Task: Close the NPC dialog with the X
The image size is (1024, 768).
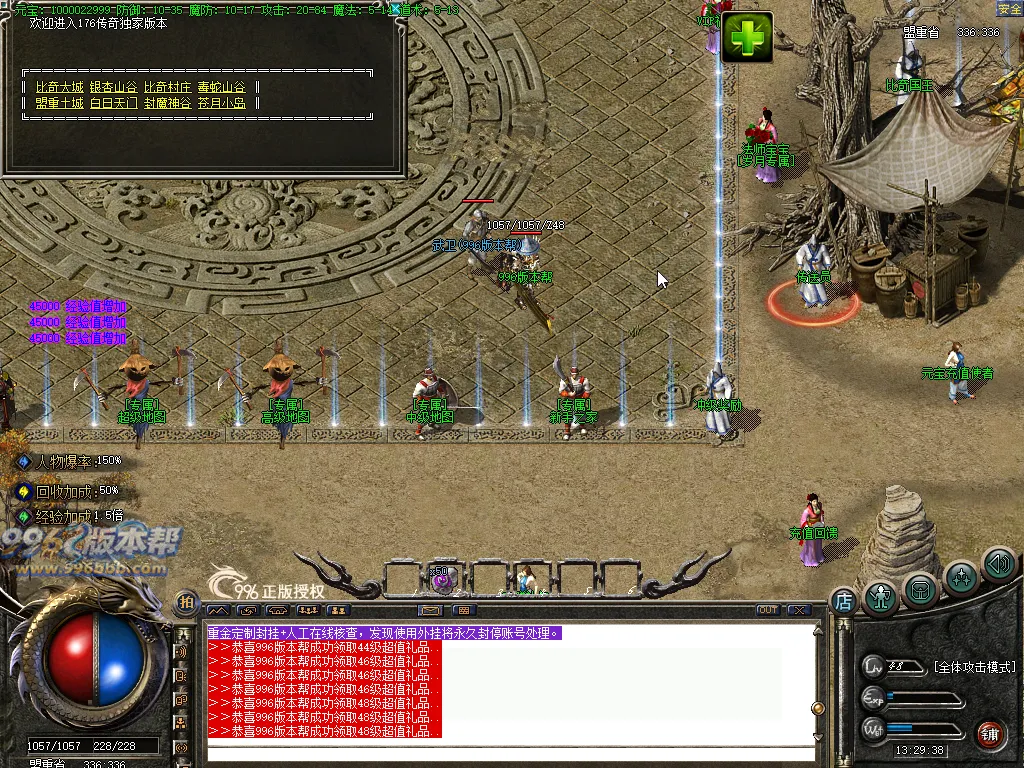Action: point(398,12)
